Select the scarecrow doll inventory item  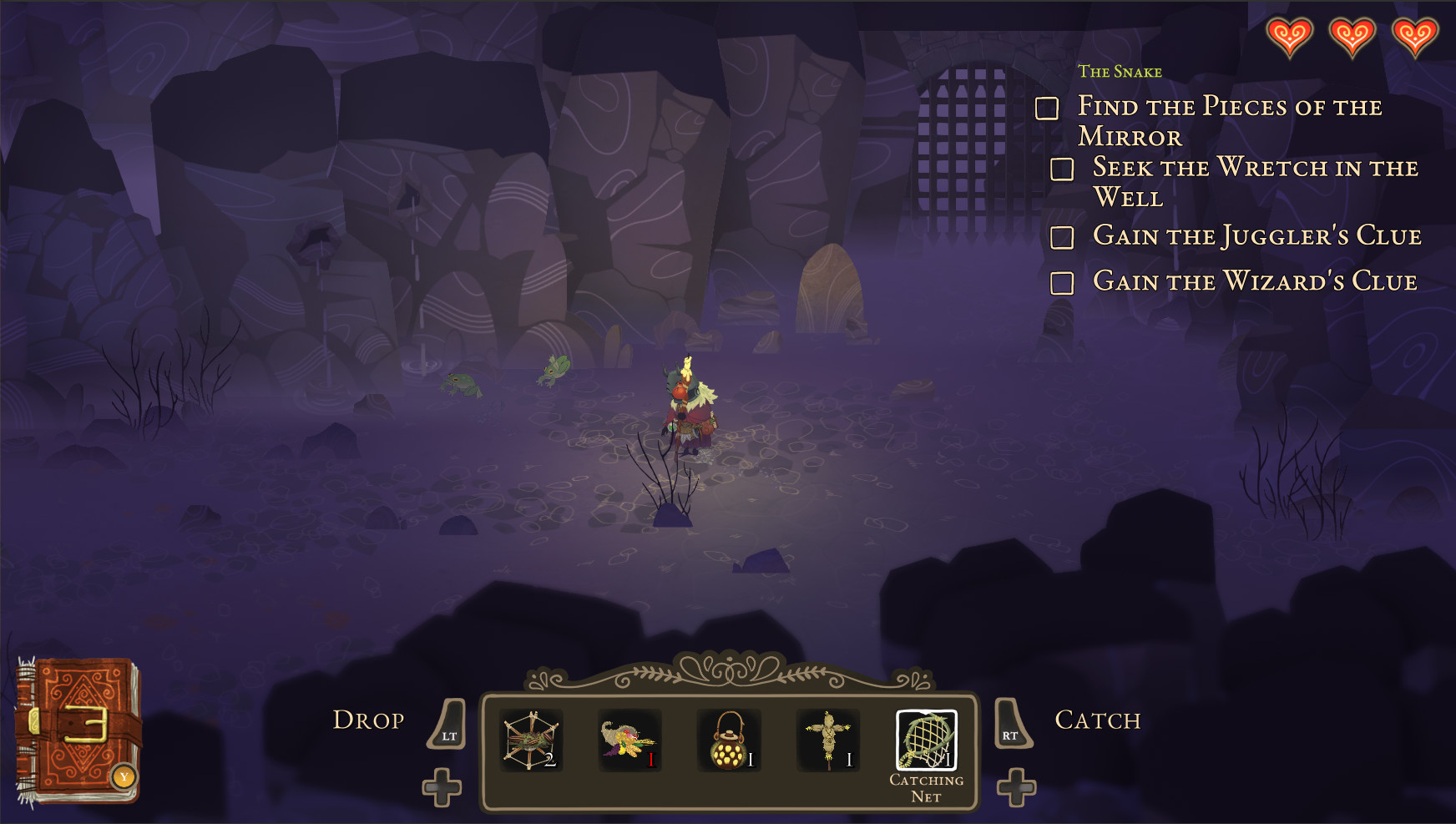[829, 739]
